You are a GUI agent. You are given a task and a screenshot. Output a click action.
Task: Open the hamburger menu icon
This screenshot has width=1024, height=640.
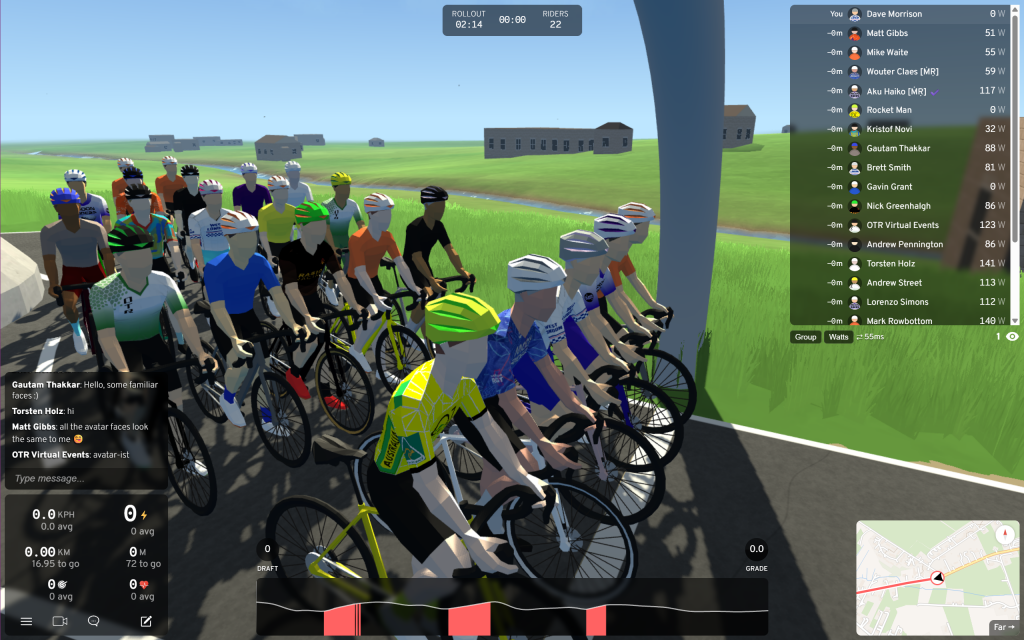(x=27, y=621)
